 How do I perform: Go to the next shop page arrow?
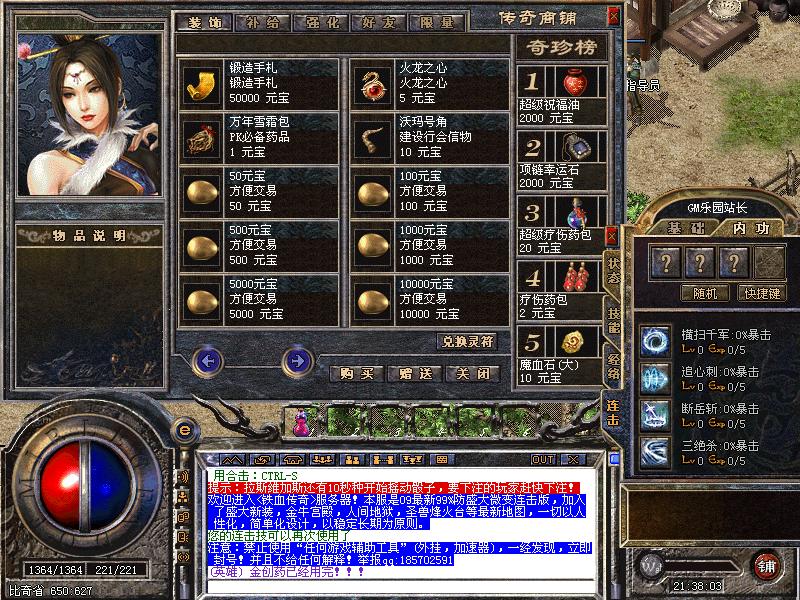pos(297,360)
